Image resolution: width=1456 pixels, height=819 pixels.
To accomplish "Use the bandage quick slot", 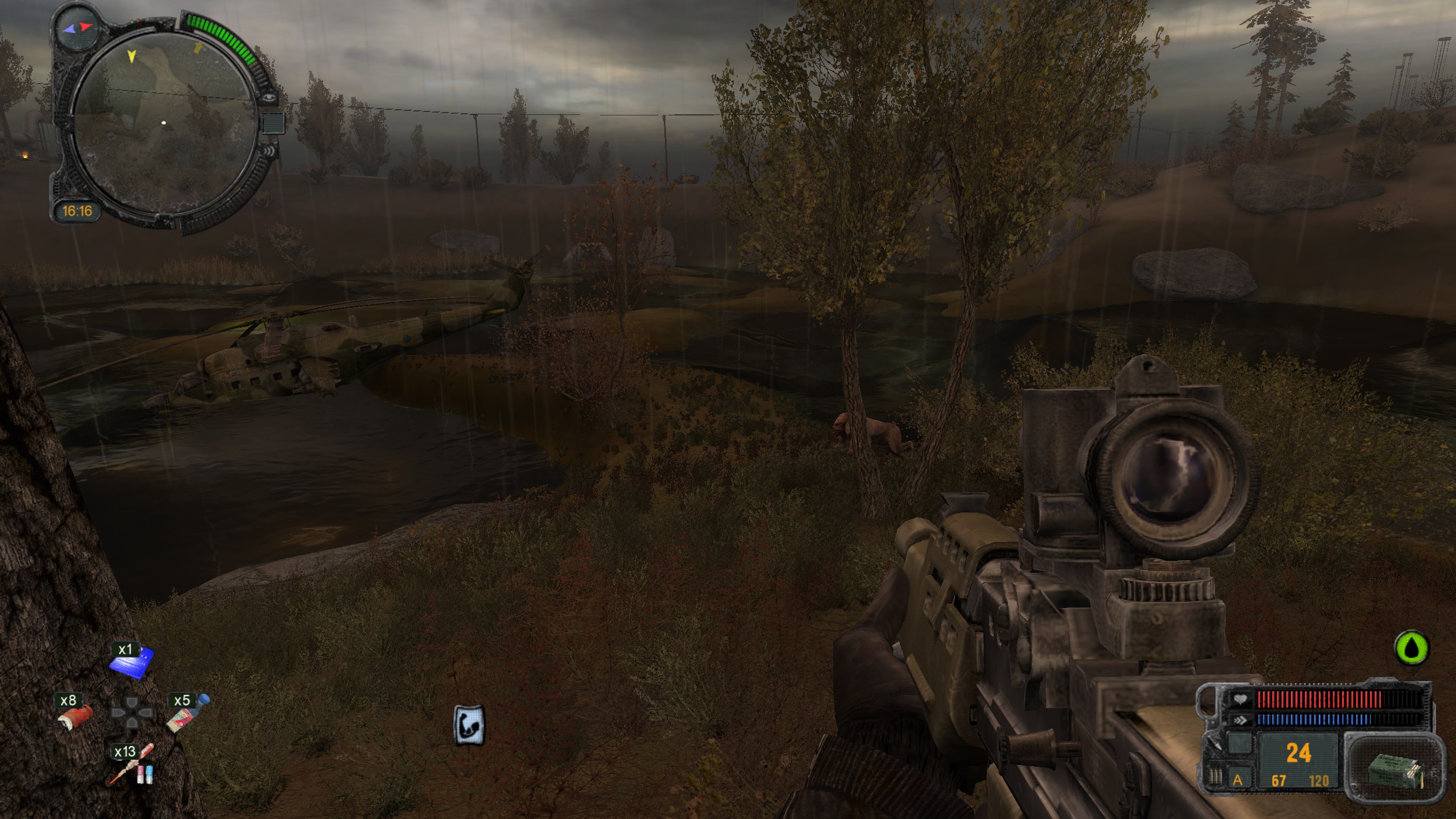I will (x=75, y=716).
